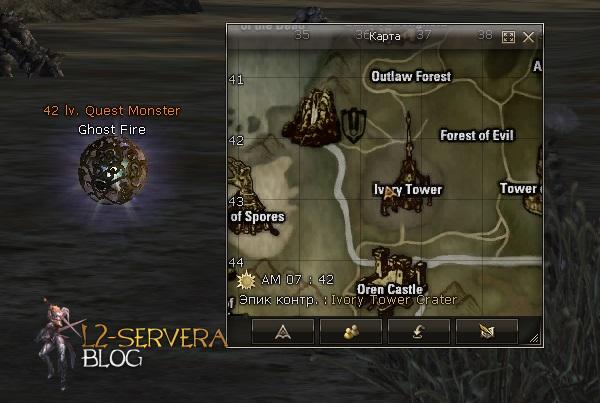600x403 pixels.
Task: Close the map window
Action: (529, 37)
